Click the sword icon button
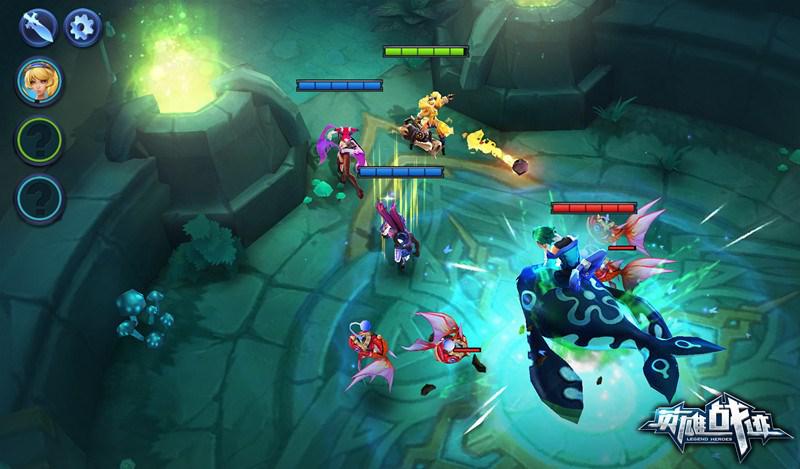The width and height of the screenshot is (800, 469). [36, 26]
